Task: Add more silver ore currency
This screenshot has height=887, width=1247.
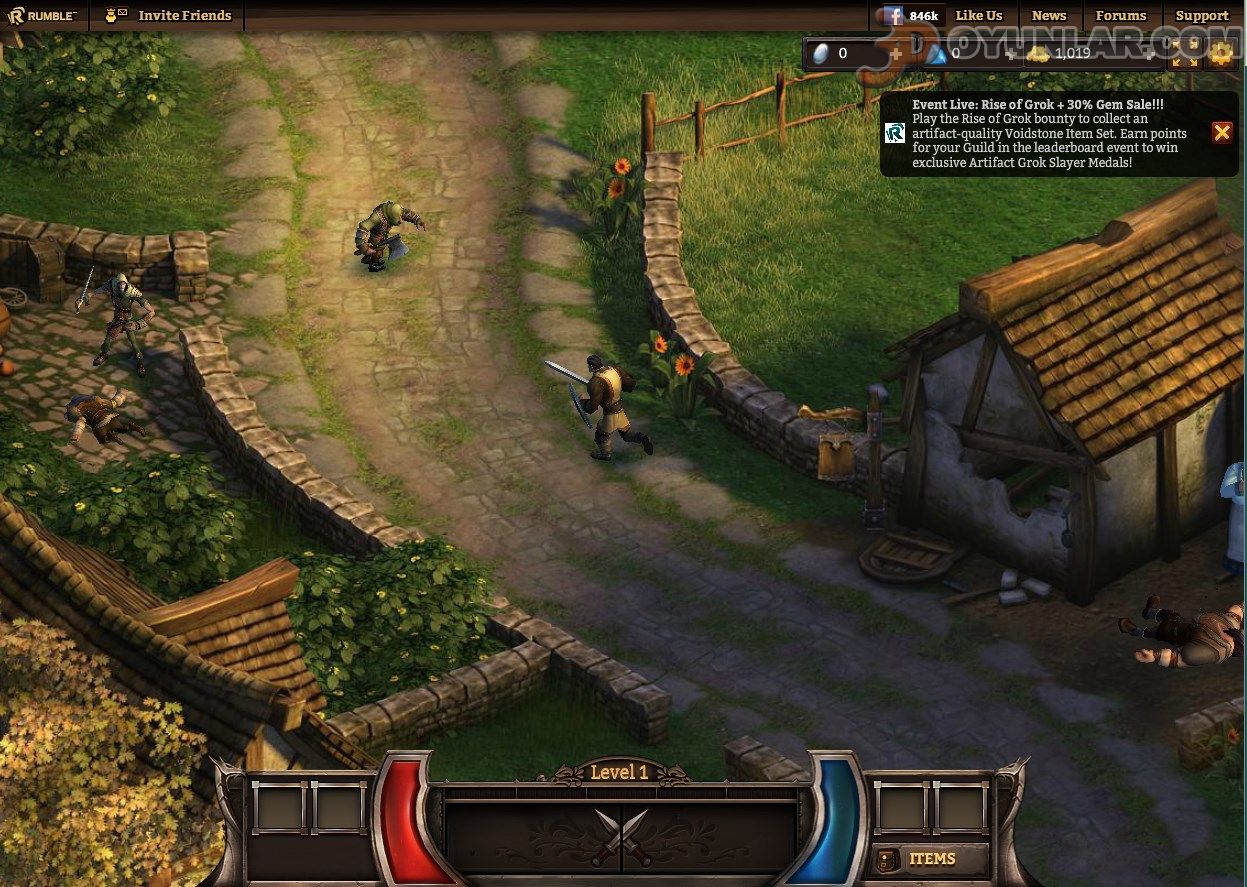Action: point(896,54)
